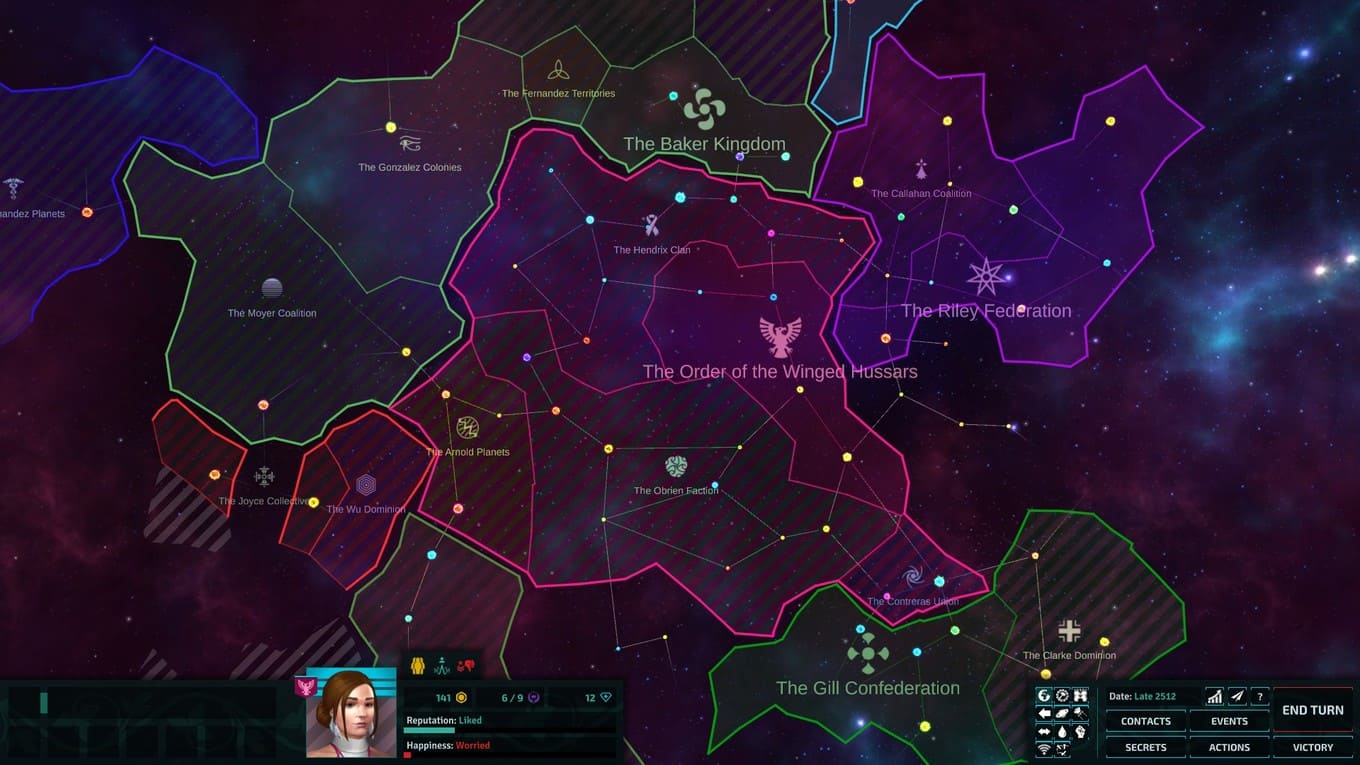Select the yellow body trait icon

tap(418, 666)
